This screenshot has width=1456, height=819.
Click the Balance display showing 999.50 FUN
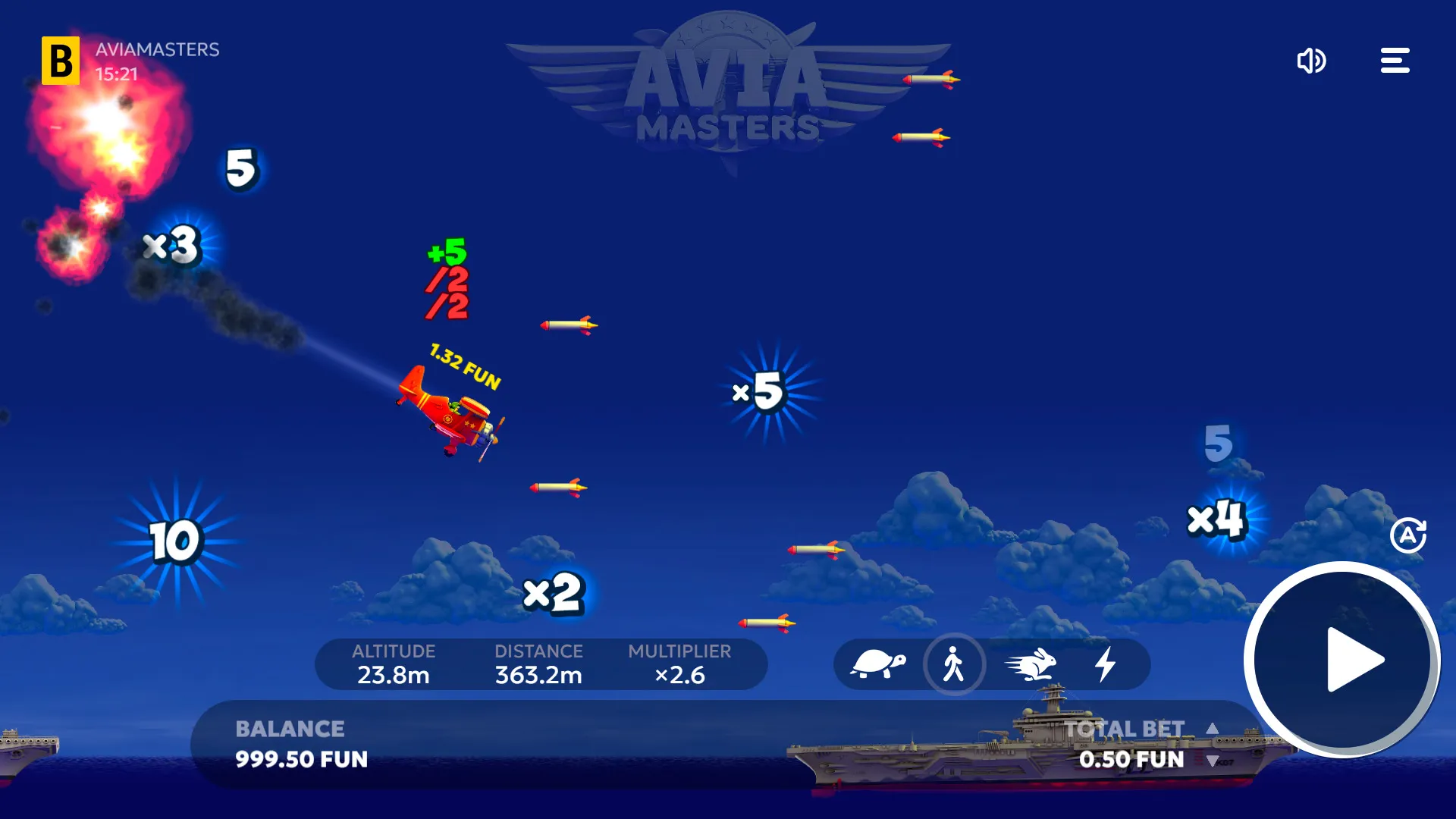(300, 743)
